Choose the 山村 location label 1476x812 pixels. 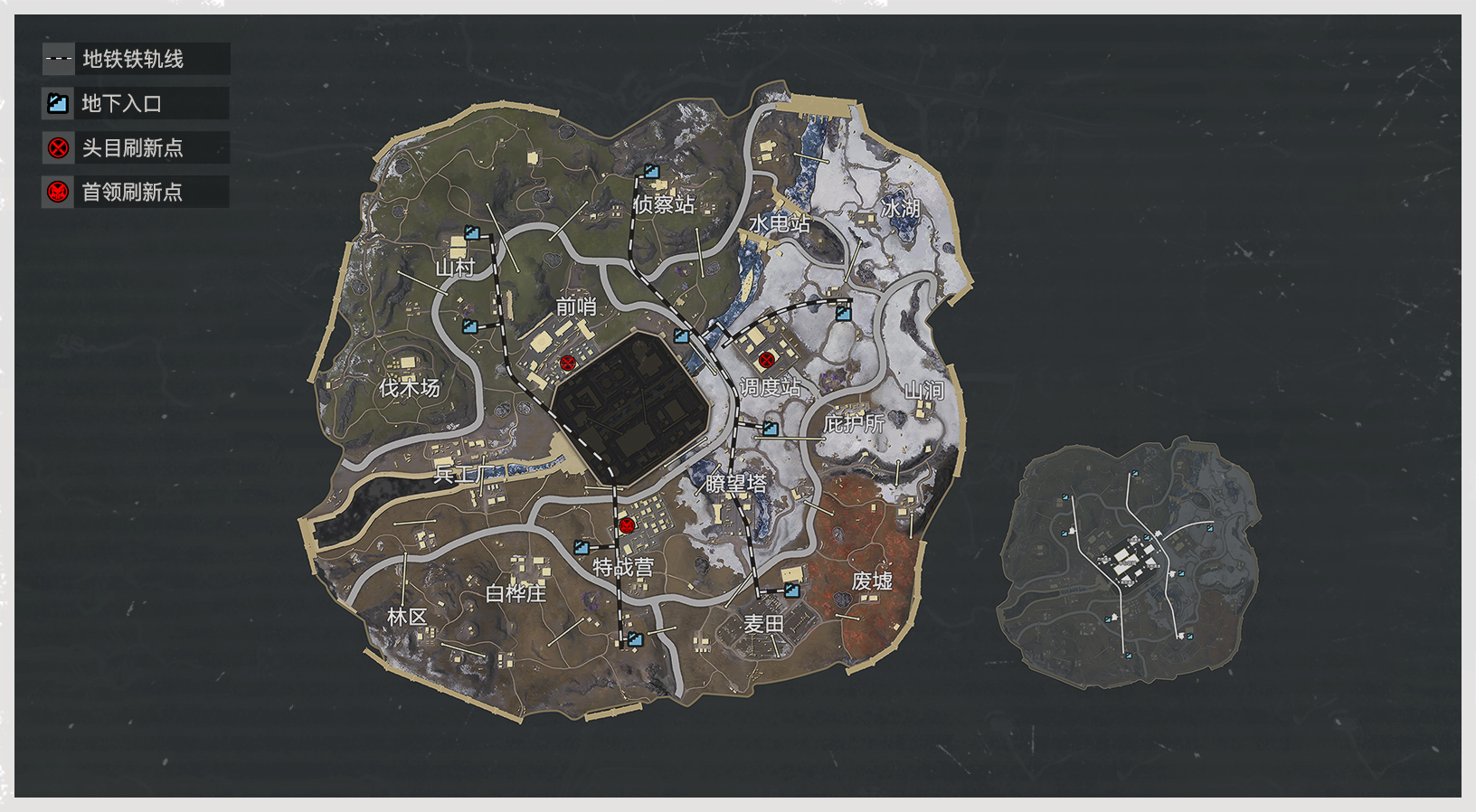pyautogui.click(x=455, y=268)
